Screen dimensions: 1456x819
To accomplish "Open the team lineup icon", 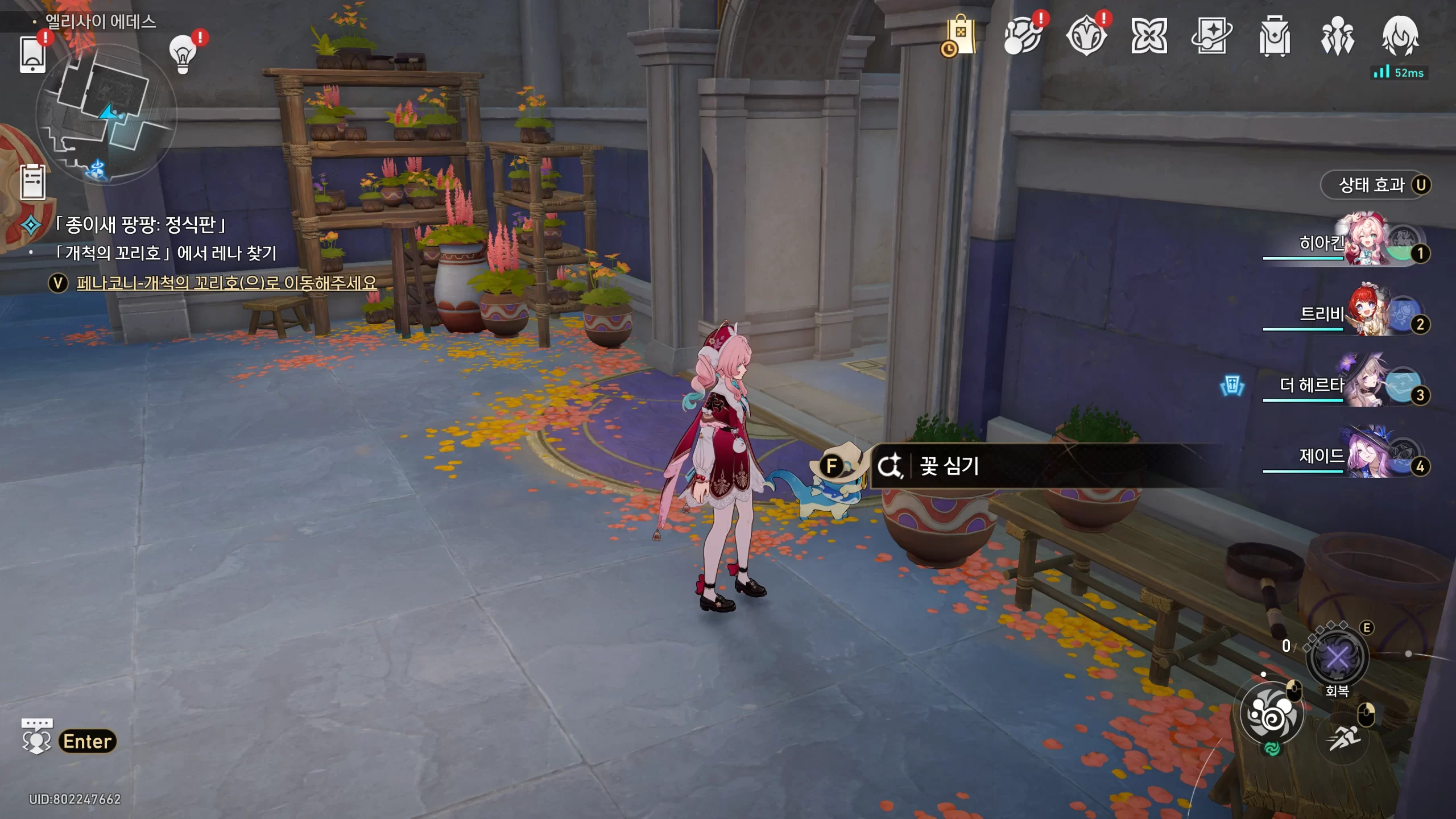I will (1337, 36).
